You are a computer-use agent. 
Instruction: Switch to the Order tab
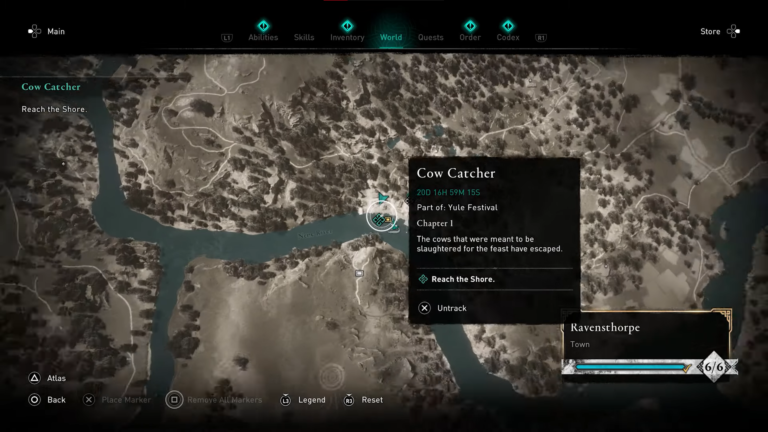point(470,38)
